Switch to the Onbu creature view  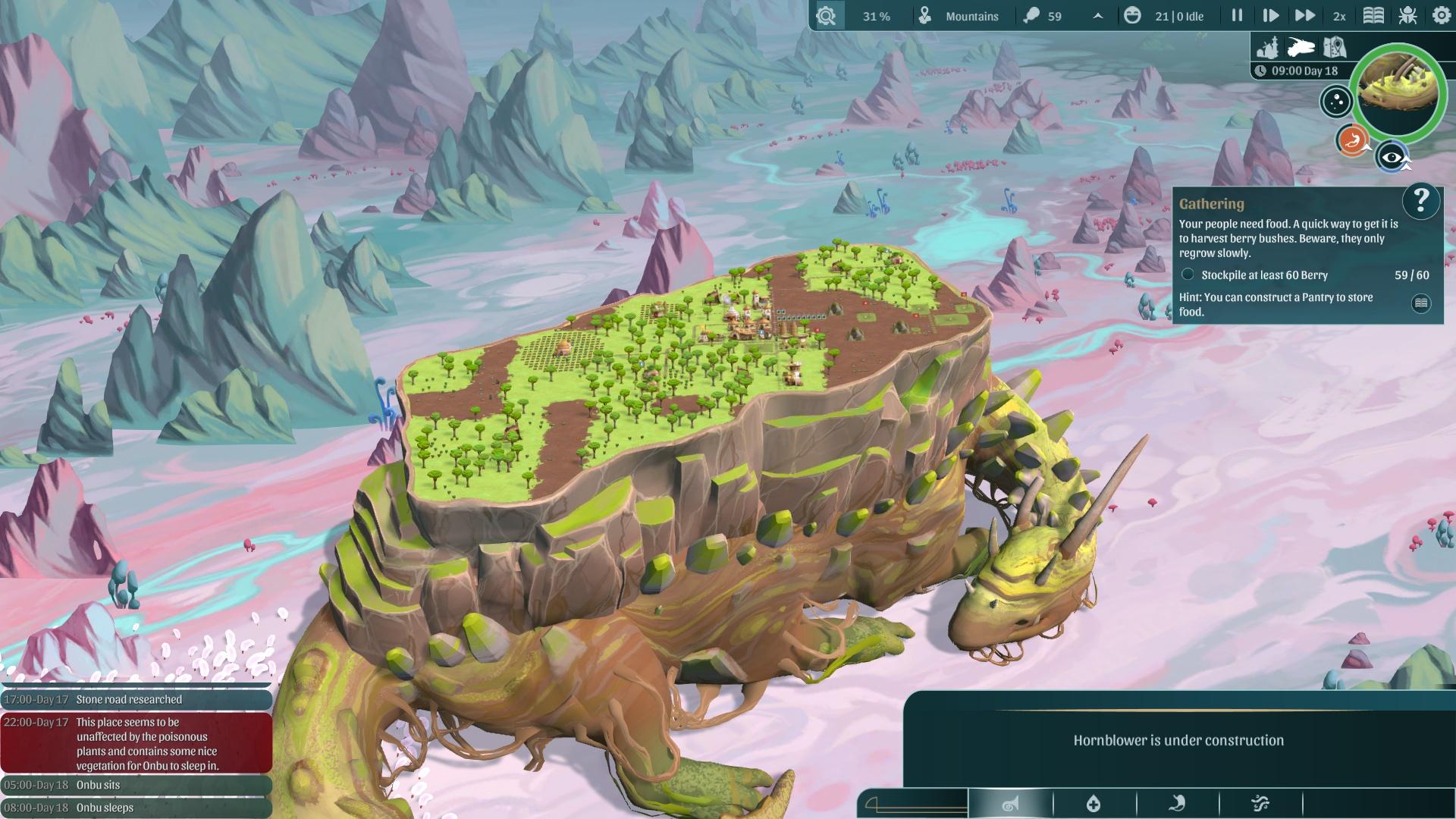point(1301,47)
